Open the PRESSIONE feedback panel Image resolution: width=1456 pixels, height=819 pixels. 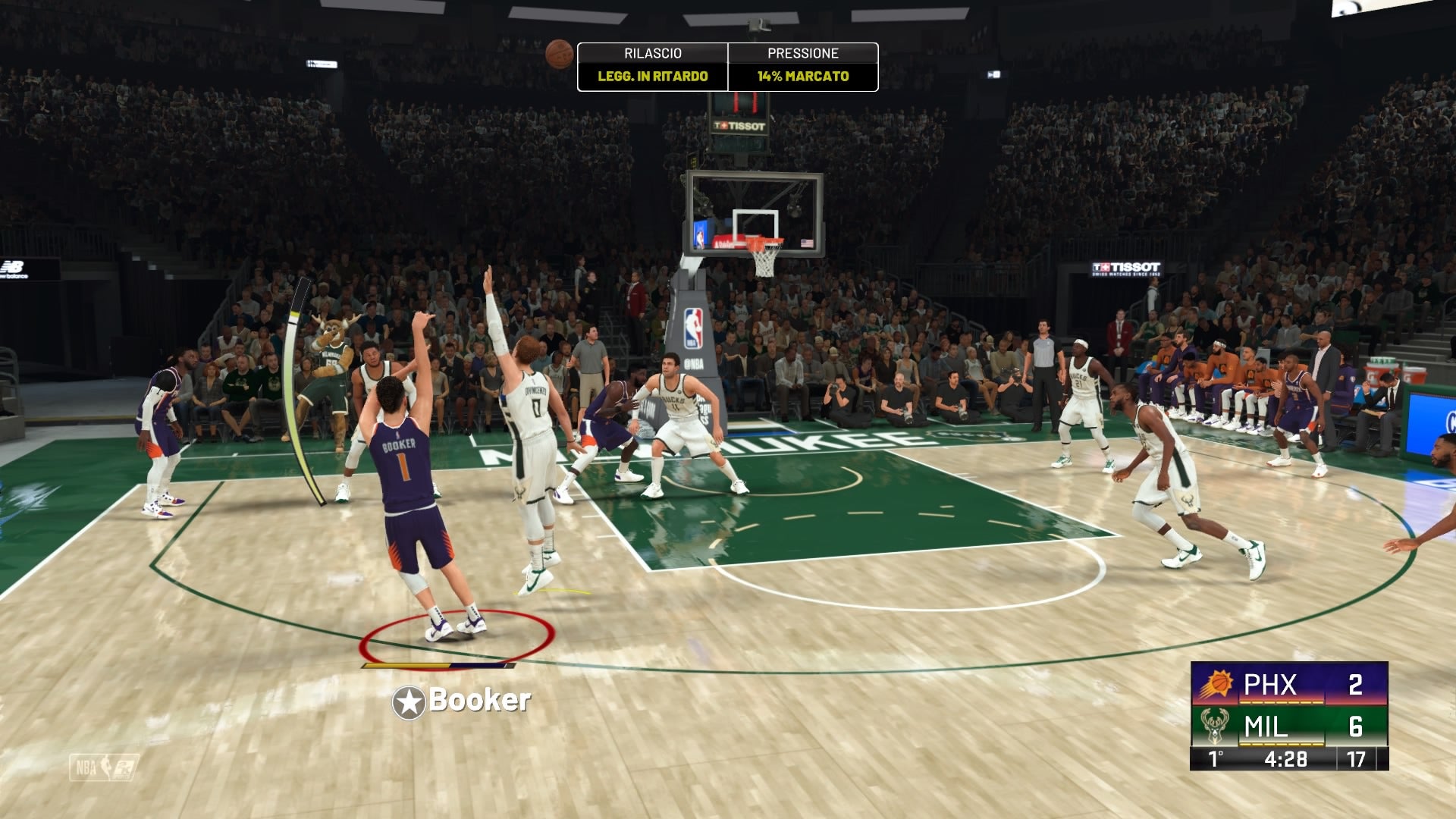point(802,54)
